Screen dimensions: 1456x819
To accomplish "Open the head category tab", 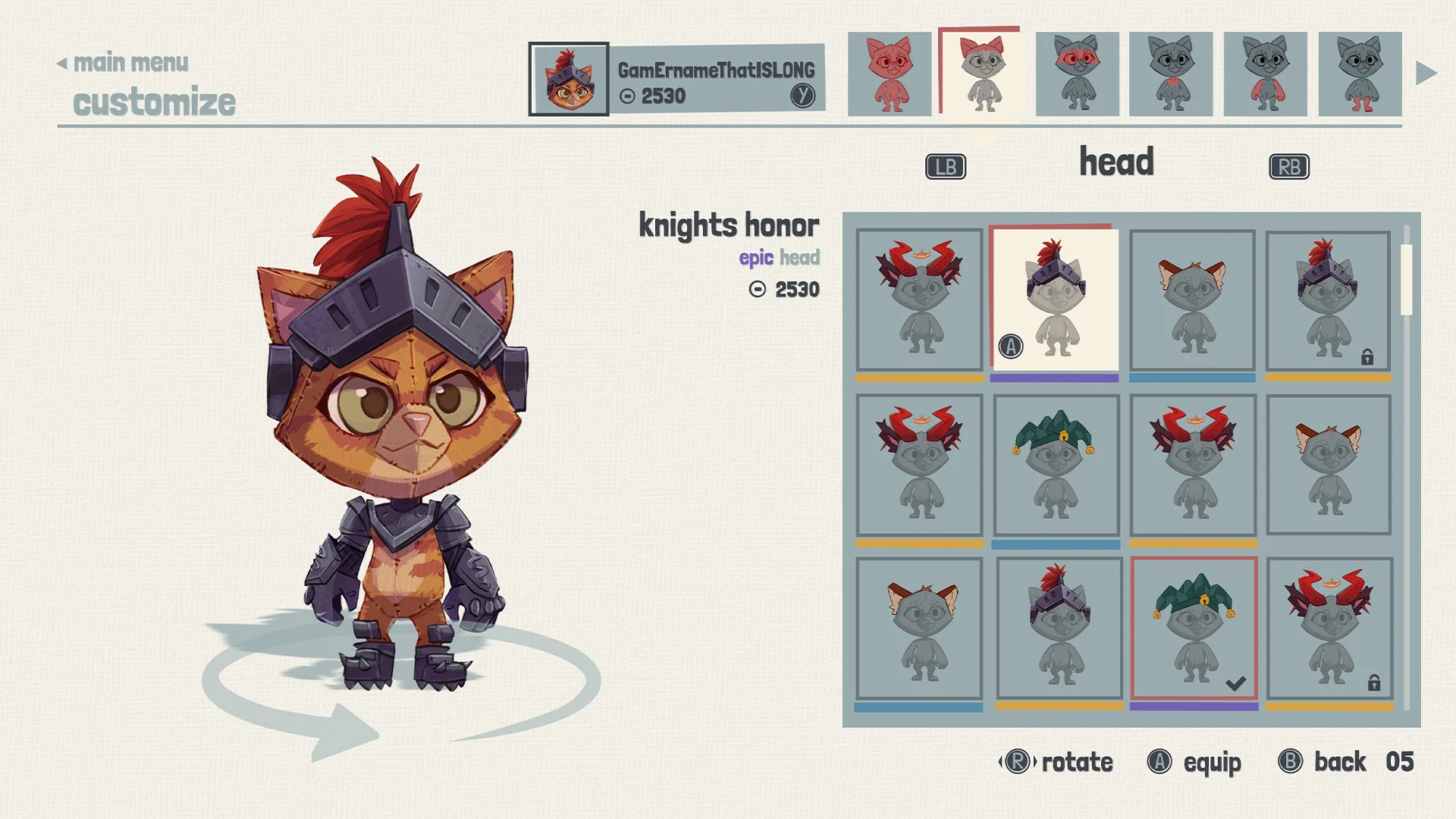I will click(1118, 162).
